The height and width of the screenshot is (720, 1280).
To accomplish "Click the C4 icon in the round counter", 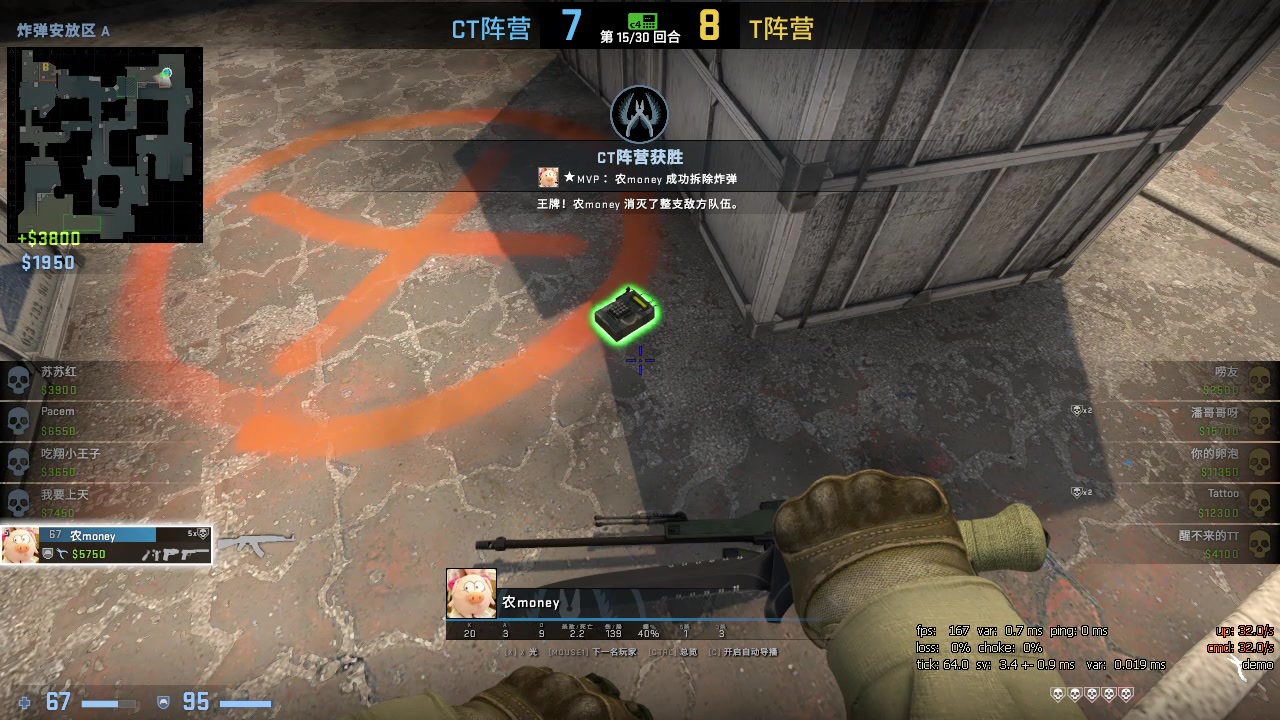I will 643,21.
